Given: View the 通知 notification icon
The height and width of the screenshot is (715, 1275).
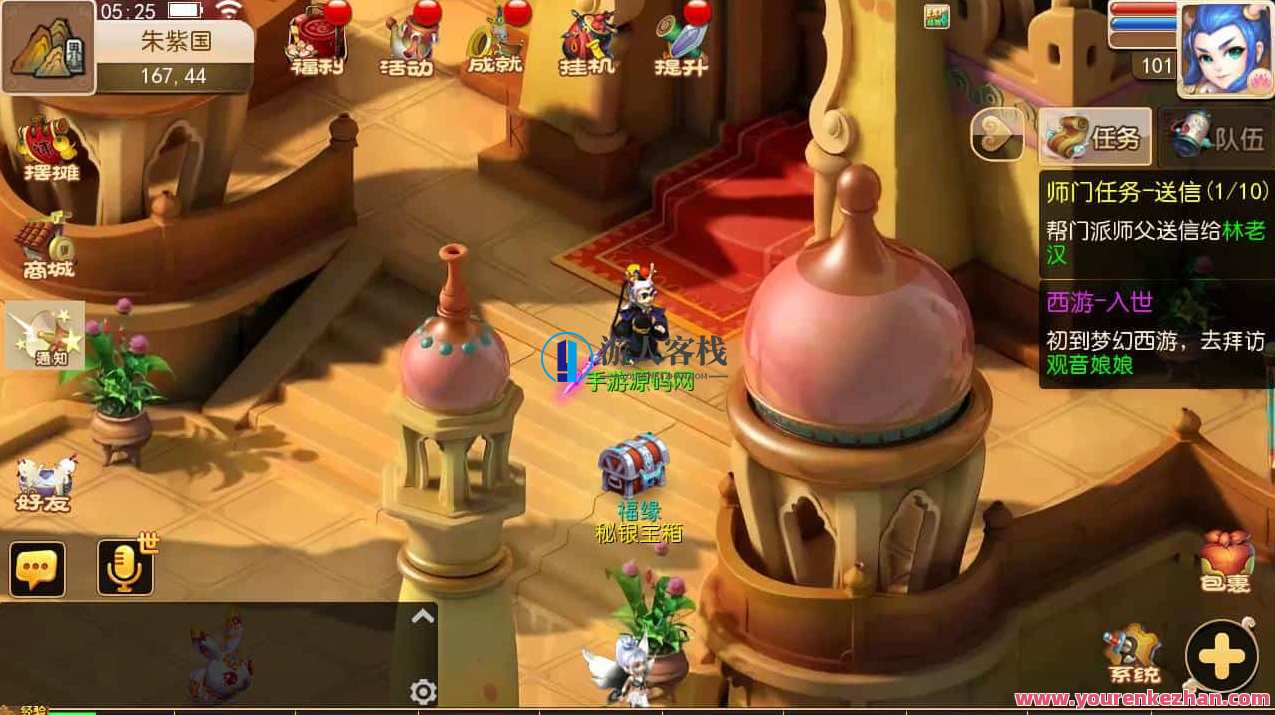Looking at the screenshot, I should 45,335.
